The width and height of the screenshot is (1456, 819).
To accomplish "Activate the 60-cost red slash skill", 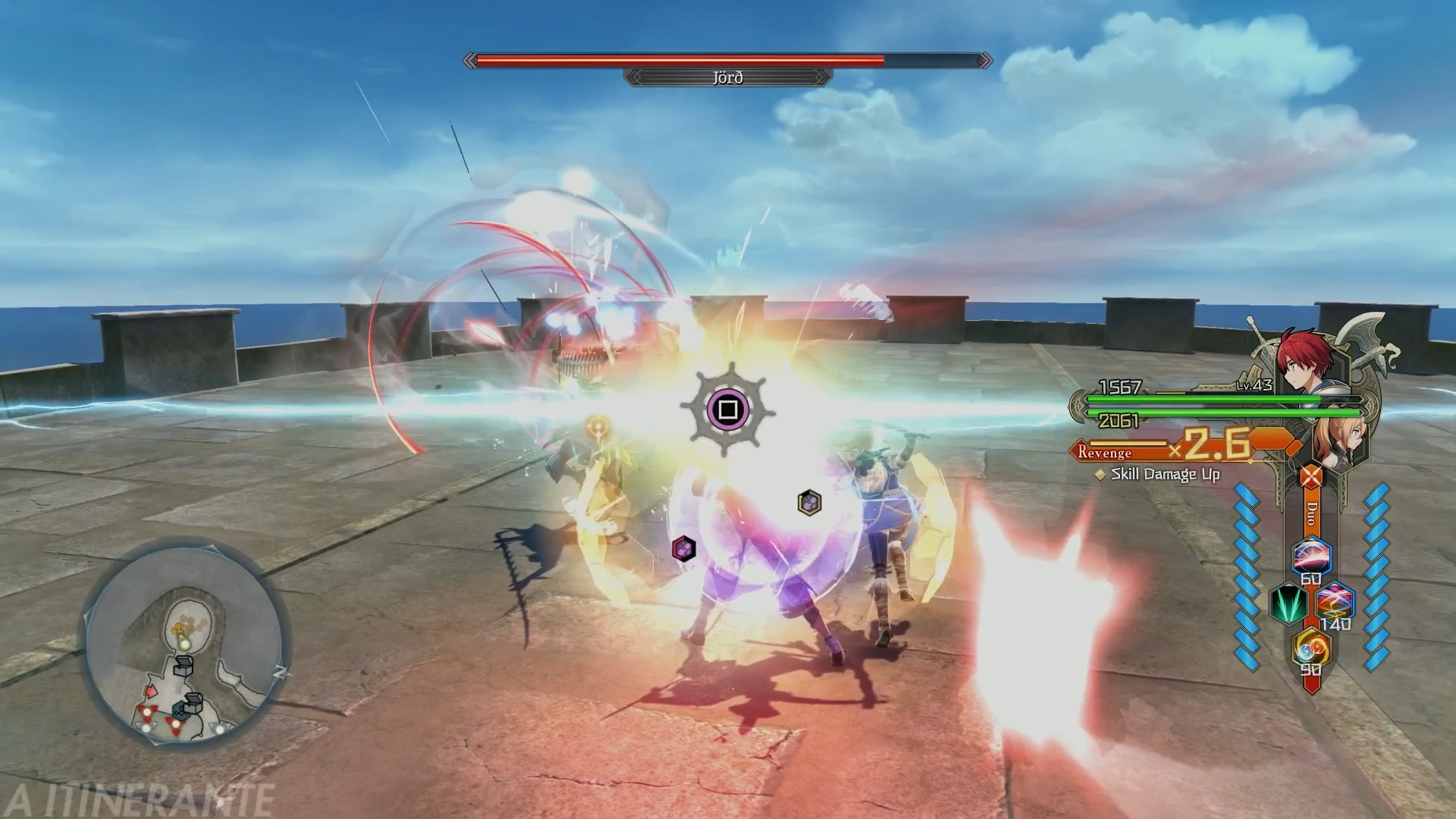I will point(1311,557).
